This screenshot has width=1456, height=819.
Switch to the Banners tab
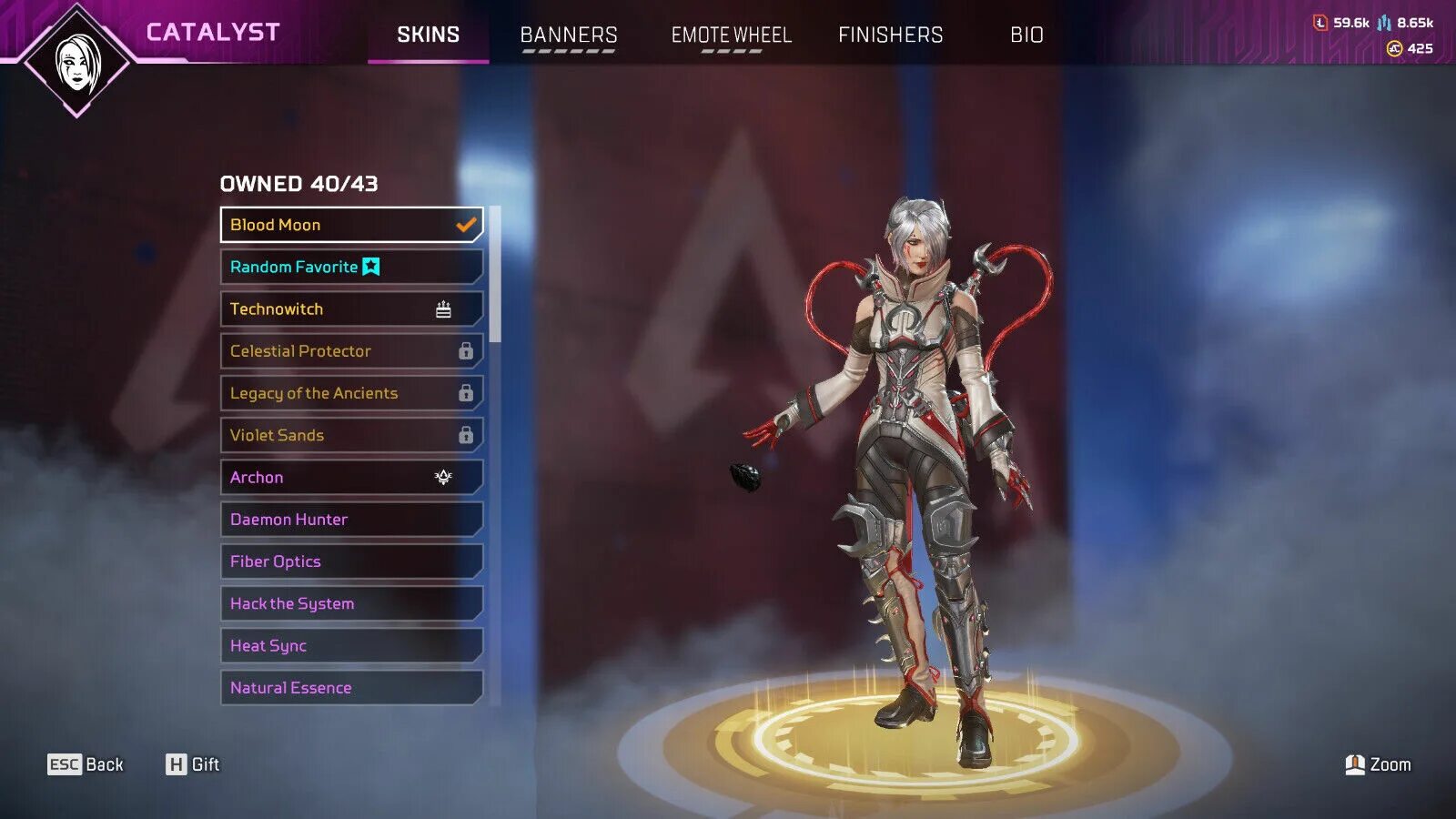[569, 35]
